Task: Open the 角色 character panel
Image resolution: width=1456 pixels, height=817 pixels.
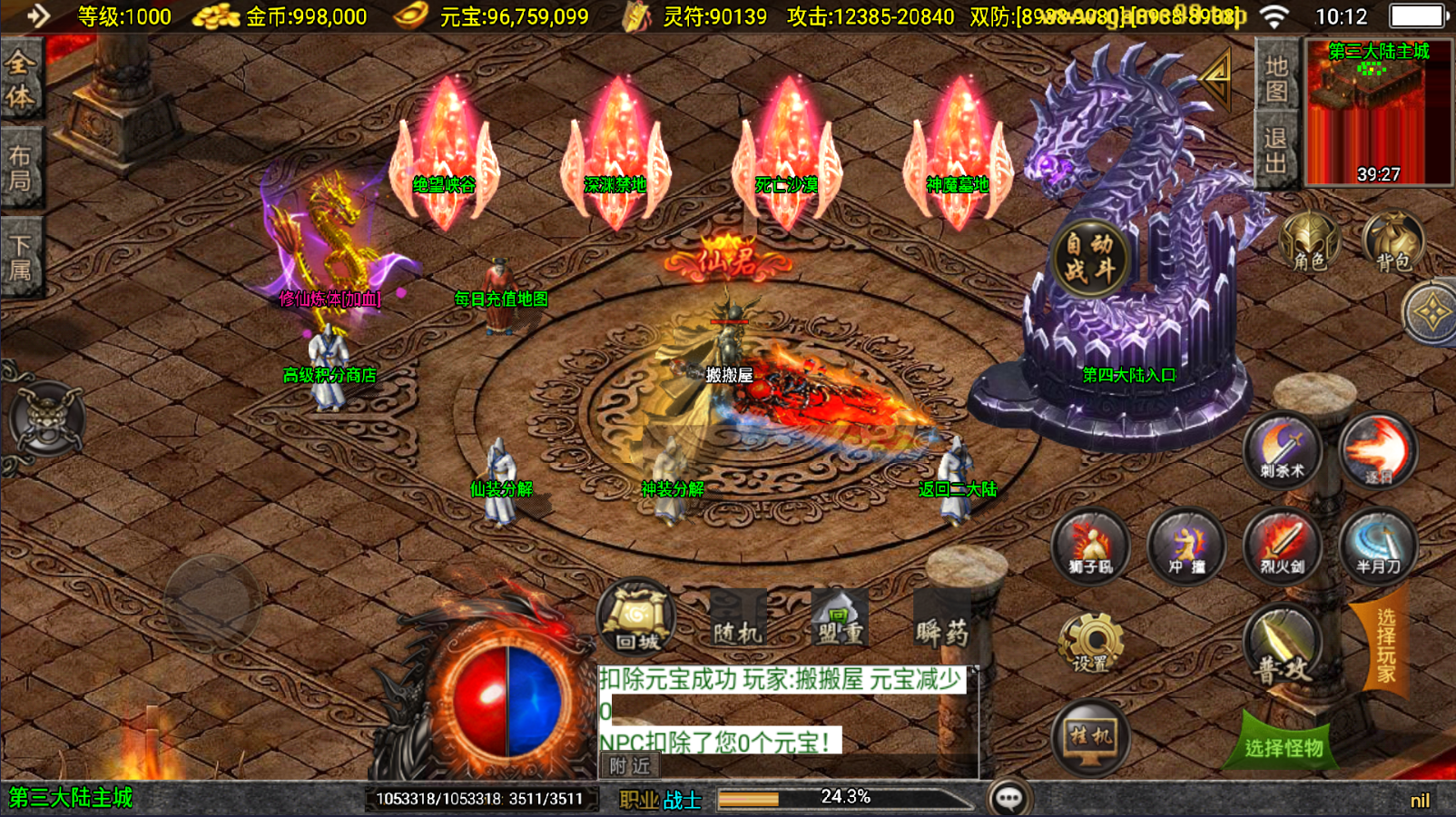Action: click(1308, 243)
